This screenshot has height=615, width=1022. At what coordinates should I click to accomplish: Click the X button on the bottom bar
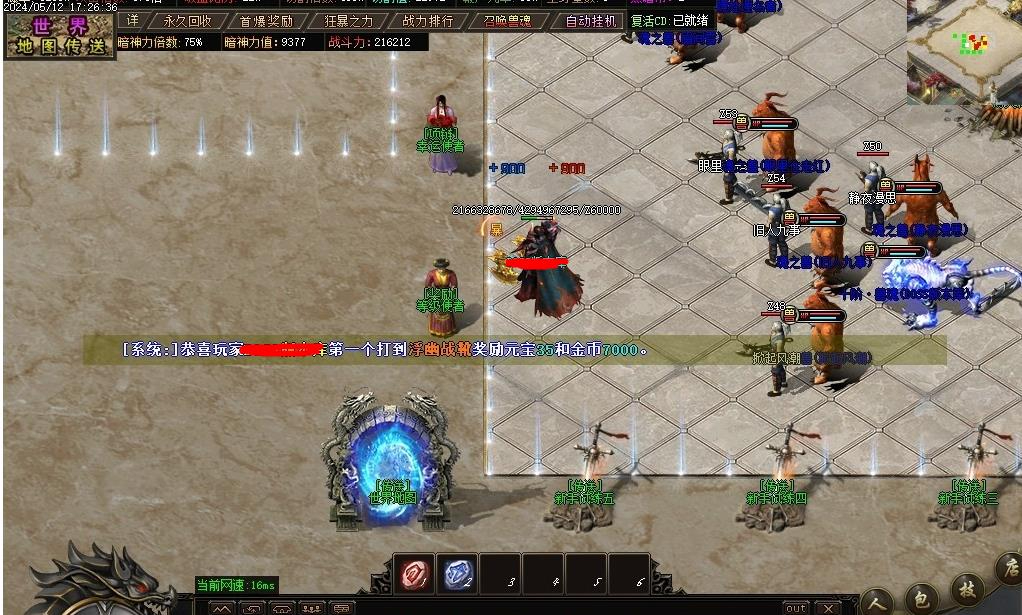(x=827, y=608)
